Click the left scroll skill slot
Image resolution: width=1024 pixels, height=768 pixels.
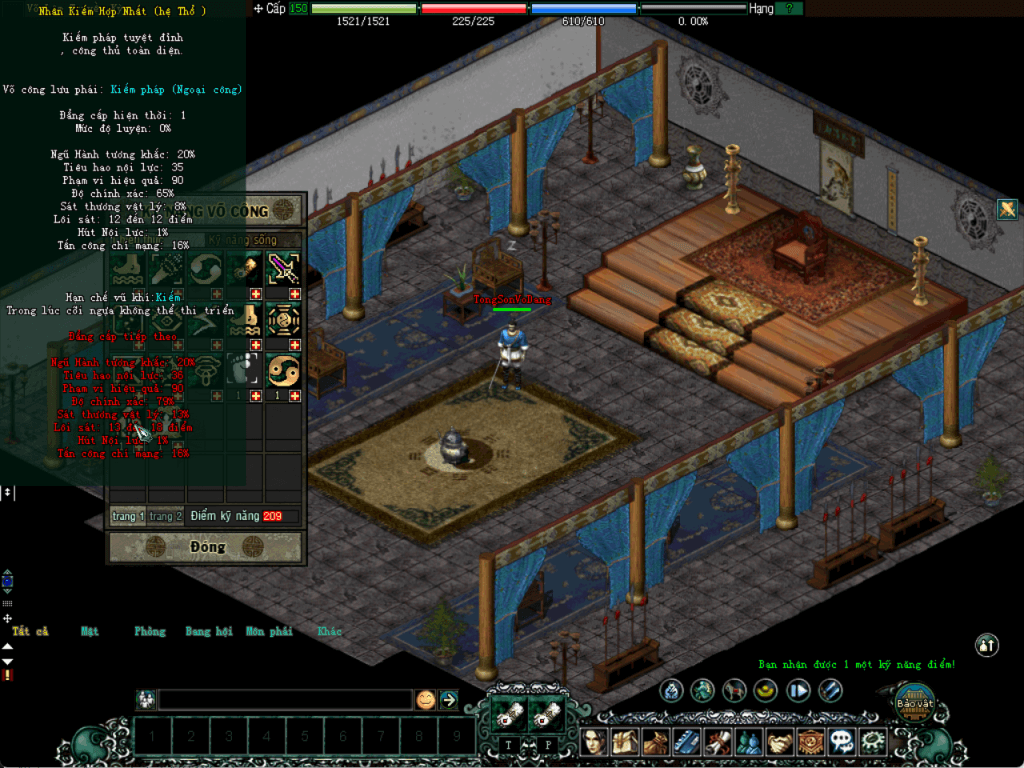tap(508, 713)
